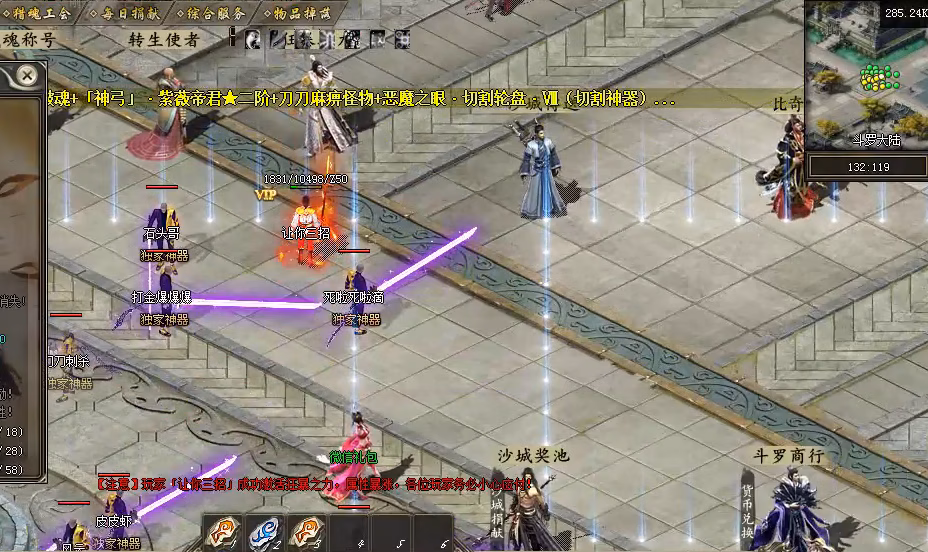Show the 物品掉落 item drops tab
The image size is (928, 552).
[x=298, y=12]
